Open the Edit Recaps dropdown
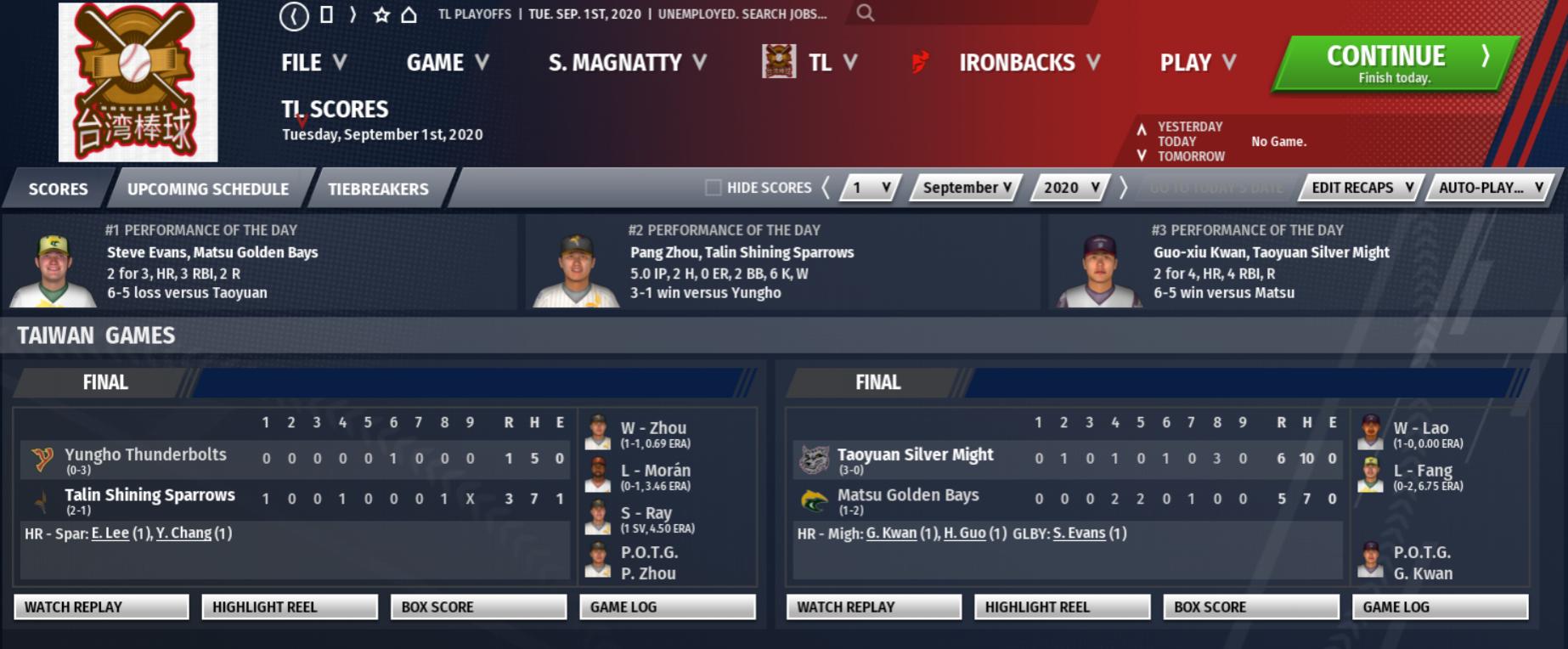This screenshot has height=649, width=1568. [1361, 188]
